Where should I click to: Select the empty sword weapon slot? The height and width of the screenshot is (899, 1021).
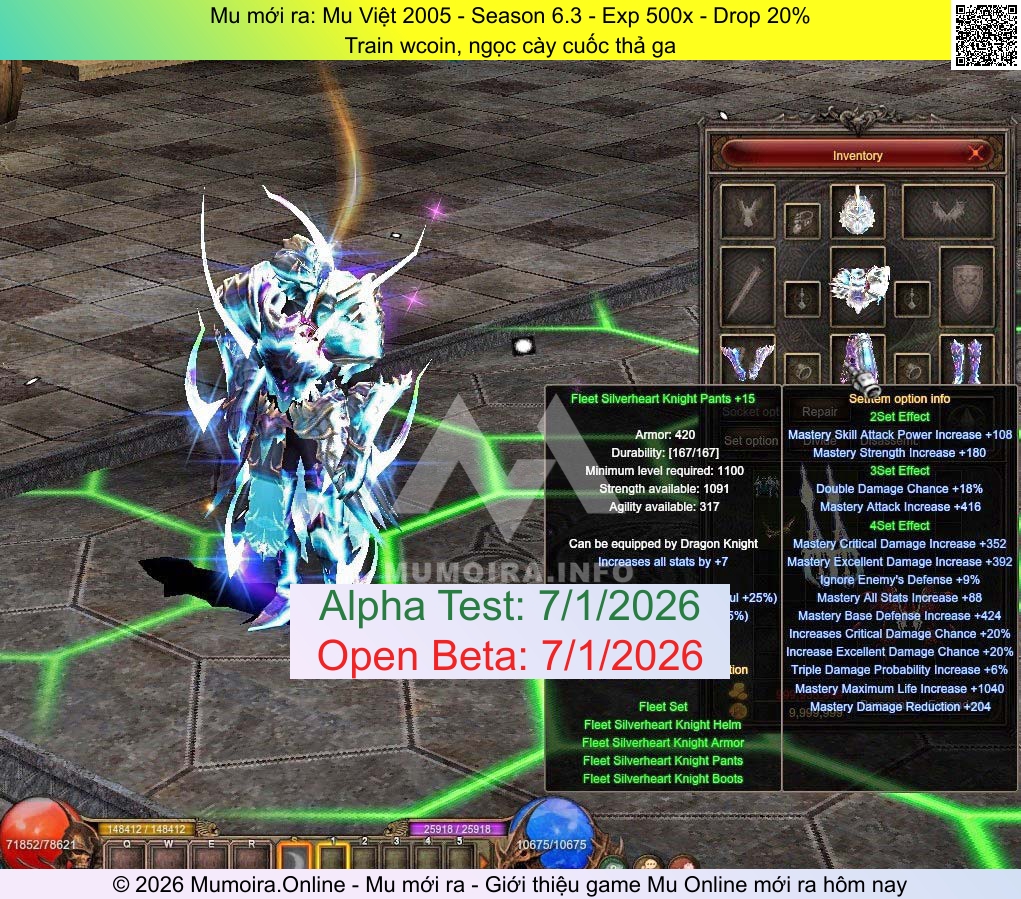click(x=747, y=285)
